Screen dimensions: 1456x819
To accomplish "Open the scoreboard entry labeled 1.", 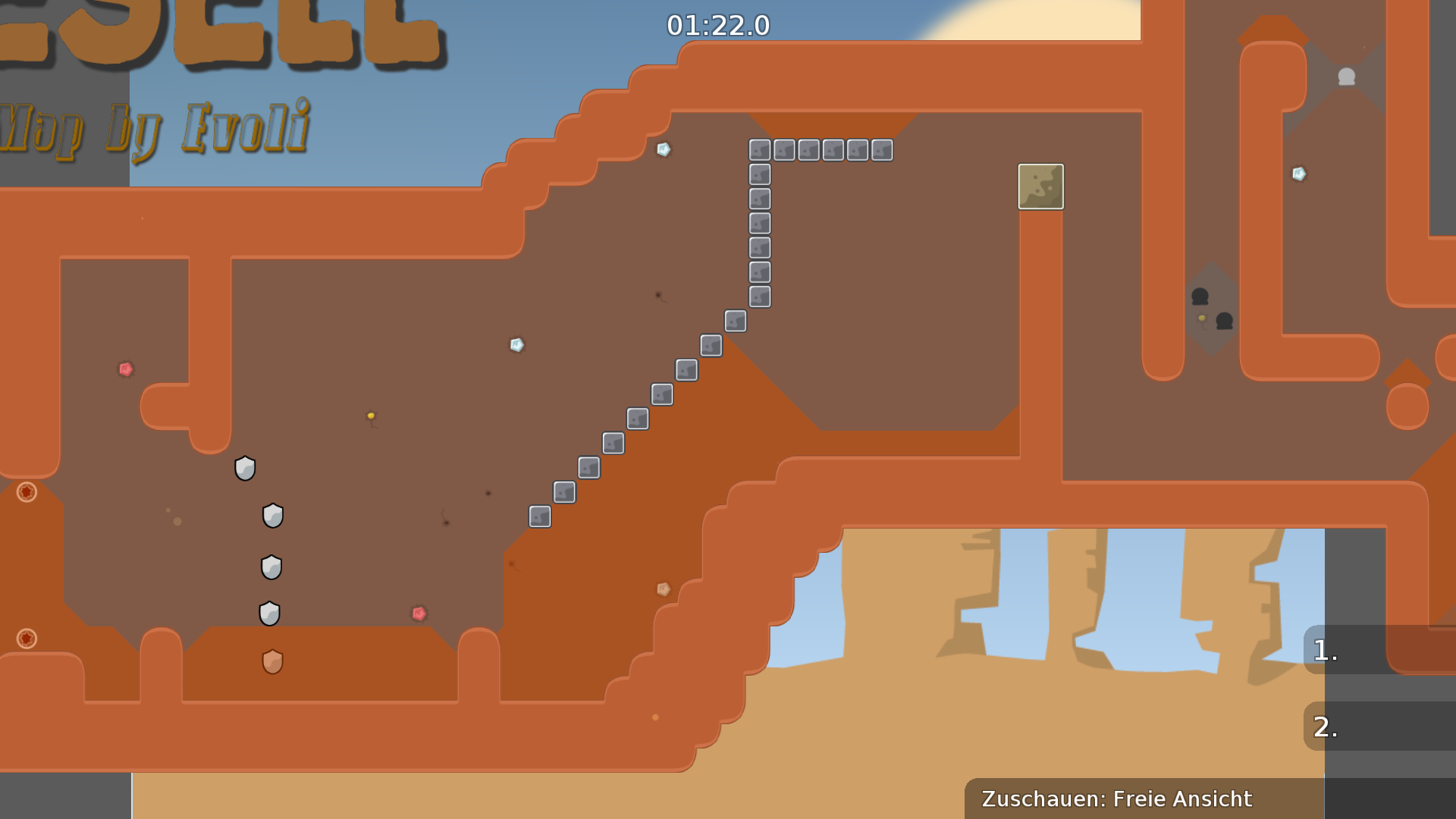I will pos(1325,648).
